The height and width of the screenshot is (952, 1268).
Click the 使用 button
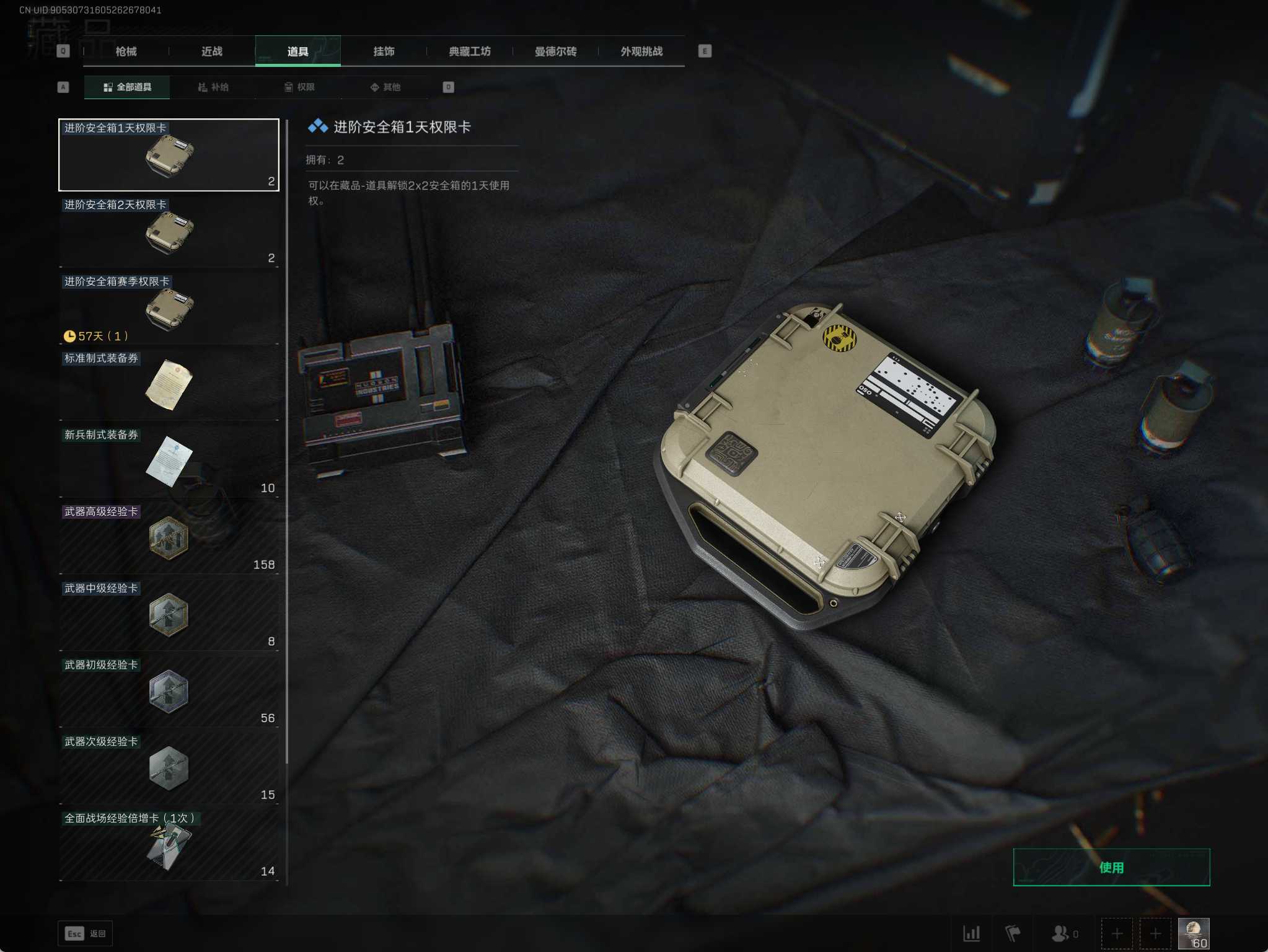point(1111,867)
